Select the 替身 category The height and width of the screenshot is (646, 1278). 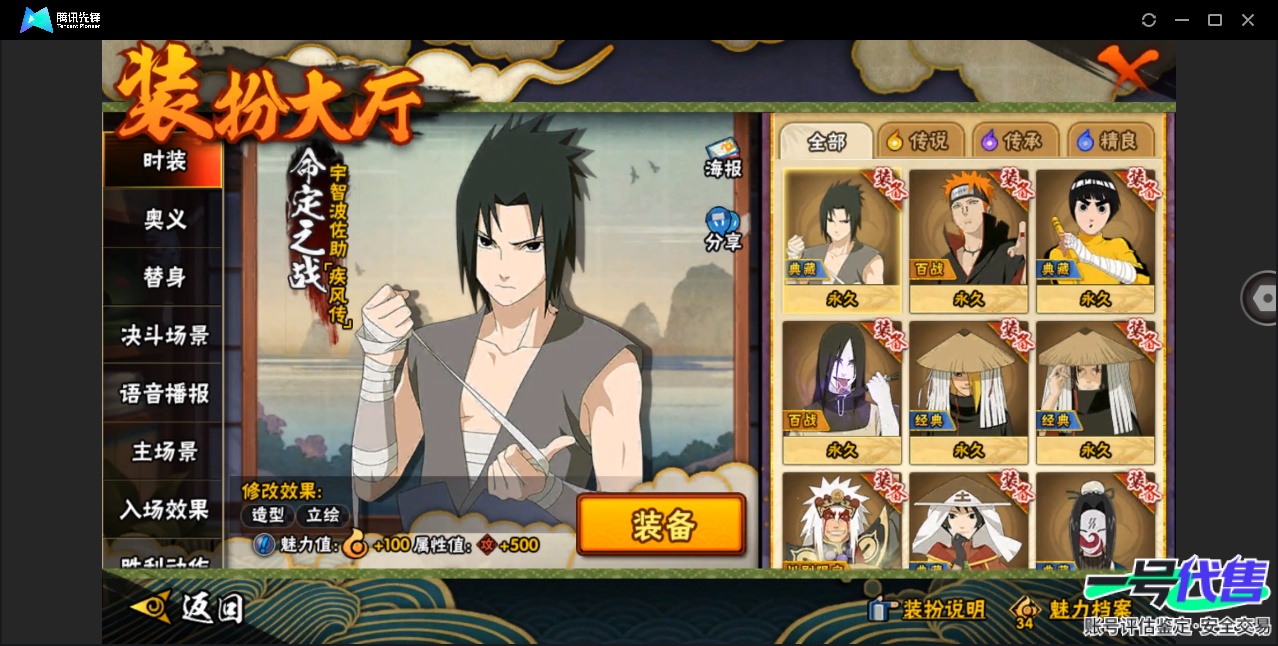164,277
